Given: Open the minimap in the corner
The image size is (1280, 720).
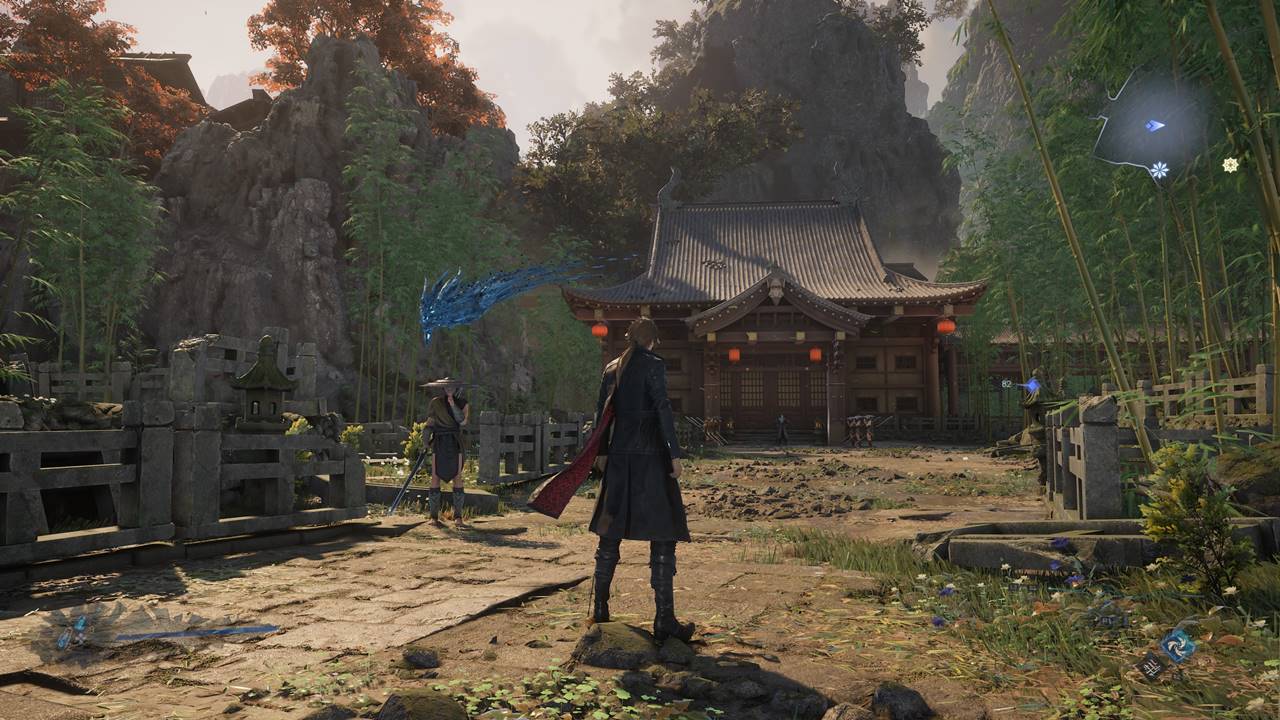Looking at the screenshot, I should click(x=1150, y=125).
